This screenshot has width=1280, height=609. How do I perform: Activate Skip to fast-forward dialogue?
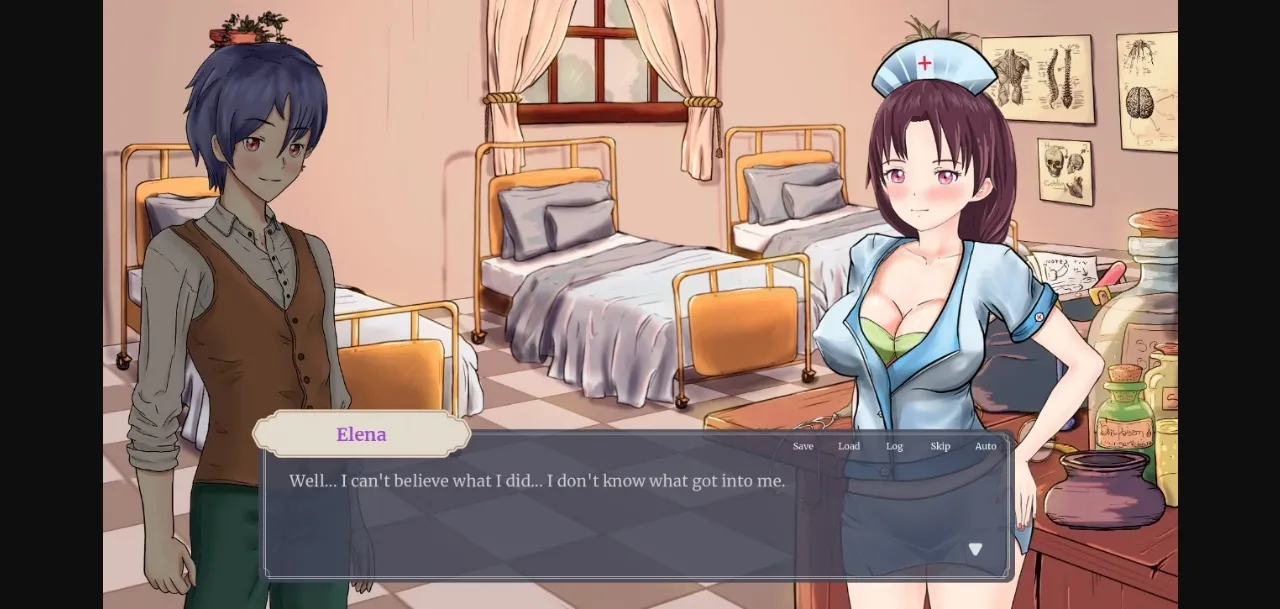click(x=940, y=446)
